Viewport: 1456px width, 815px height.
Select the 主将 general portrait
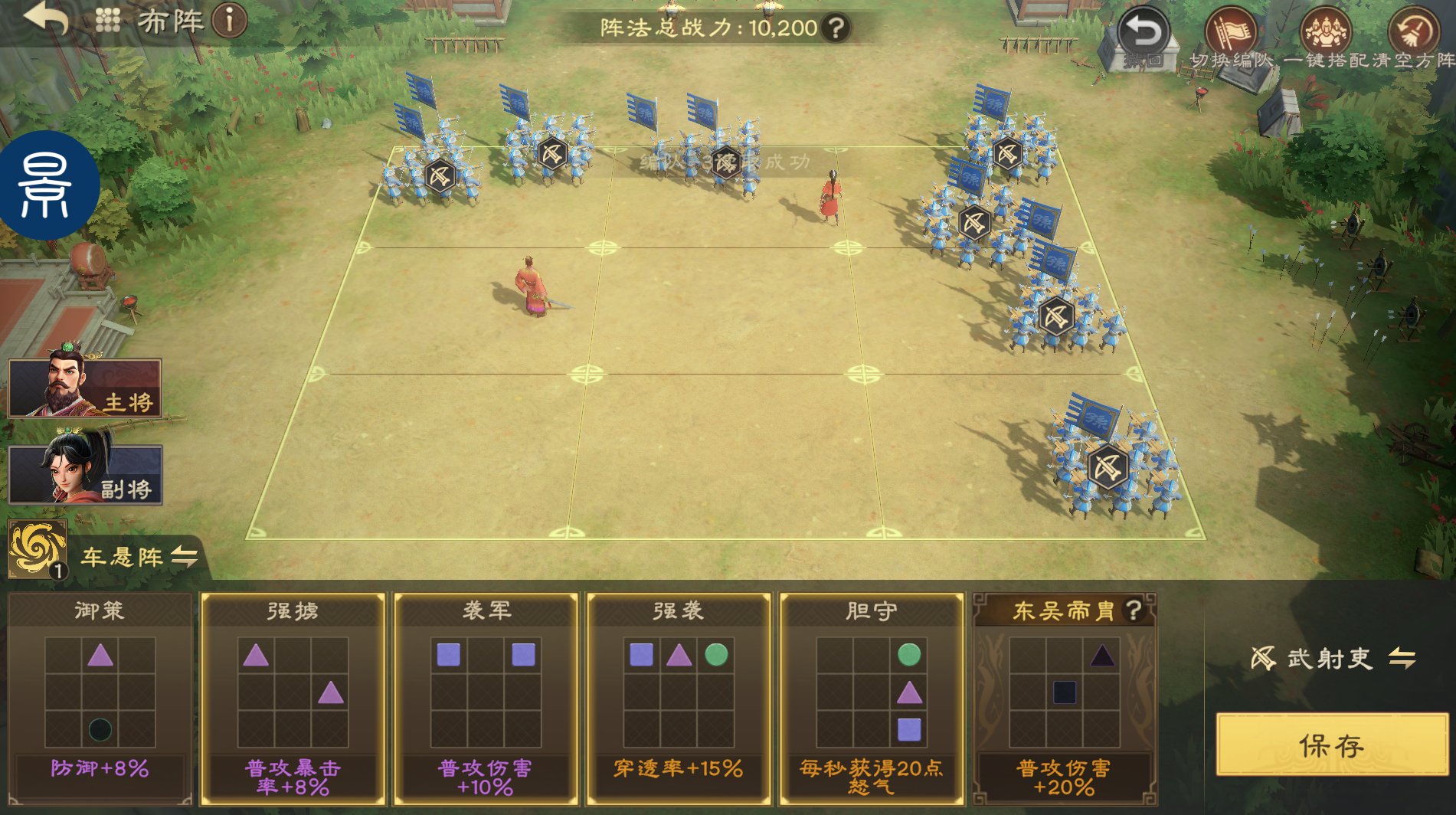tap(84, 388)
